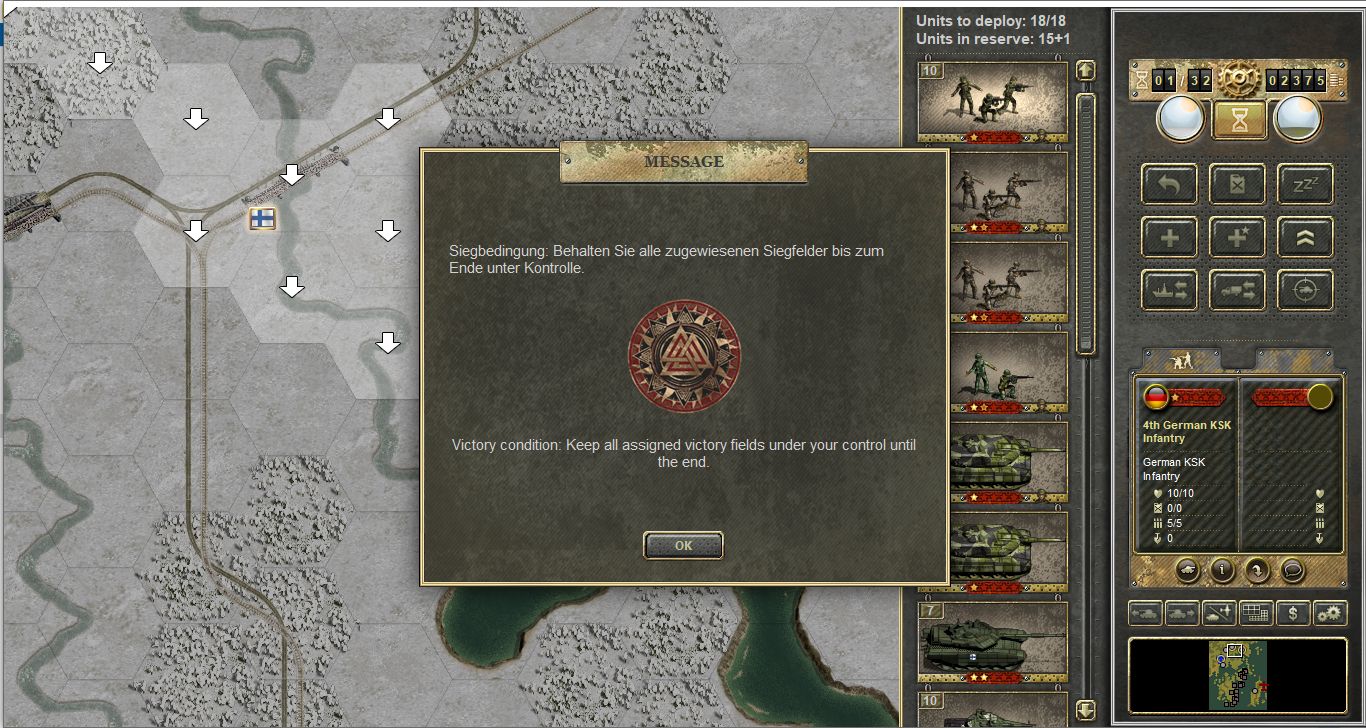Open the unit info round button
Screen dimensions: 1366x728
pyautogui.click(x=1221, y=570)
